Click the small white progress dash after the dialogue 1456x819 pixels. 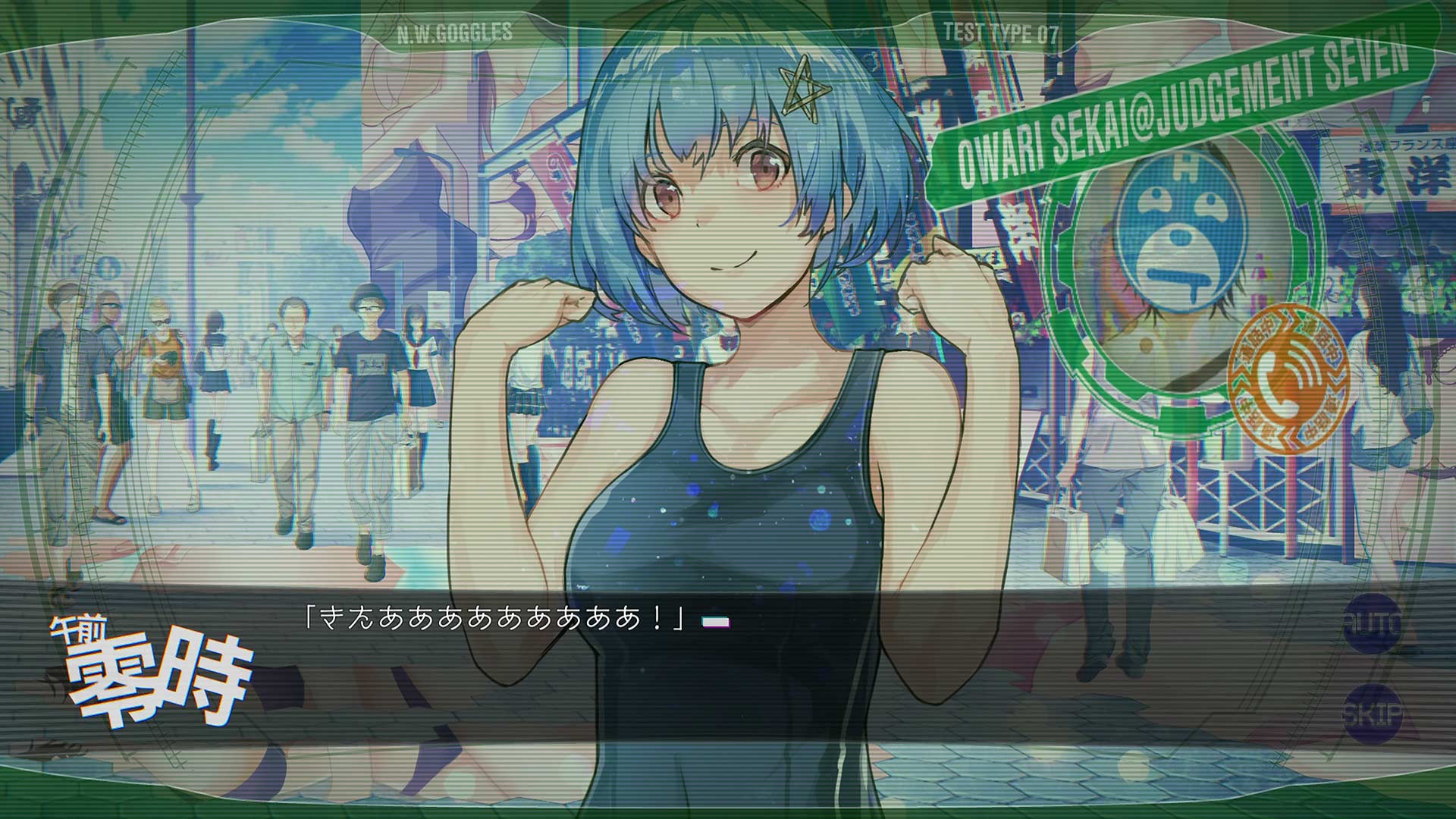pyautogui.click(x=716, y=621)
